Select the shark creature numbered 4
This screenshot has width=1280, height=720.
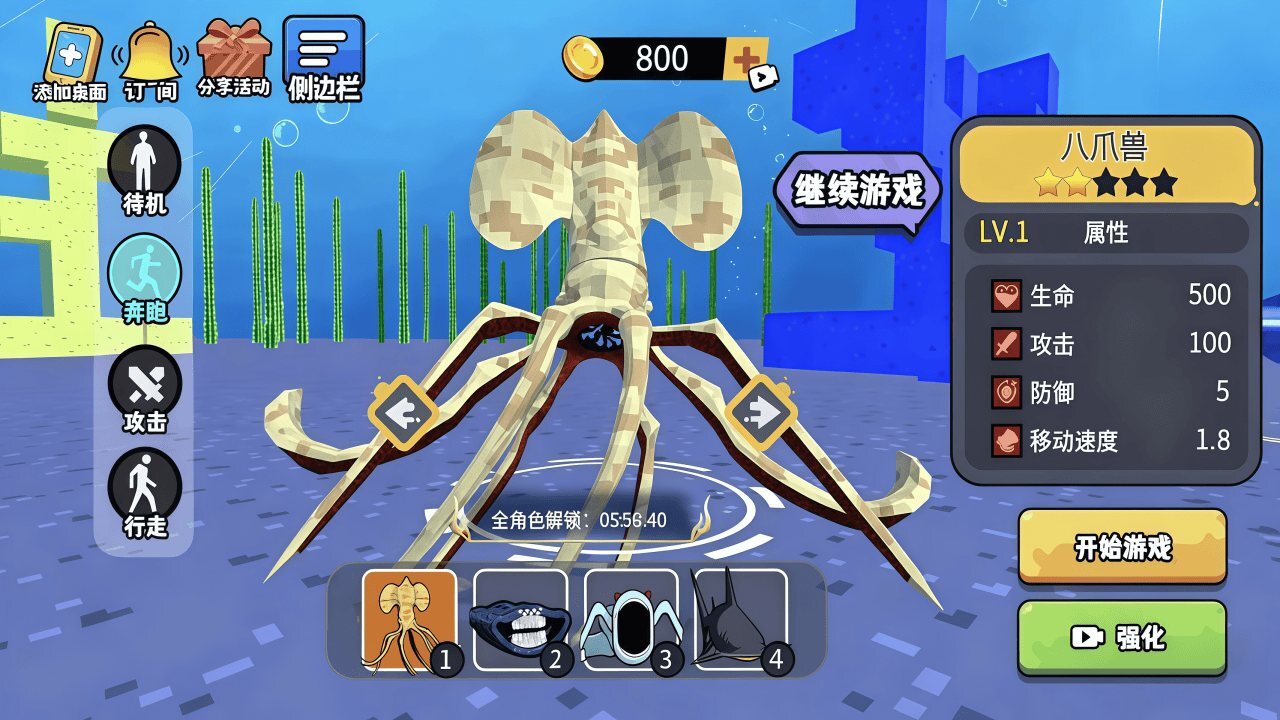740,619
